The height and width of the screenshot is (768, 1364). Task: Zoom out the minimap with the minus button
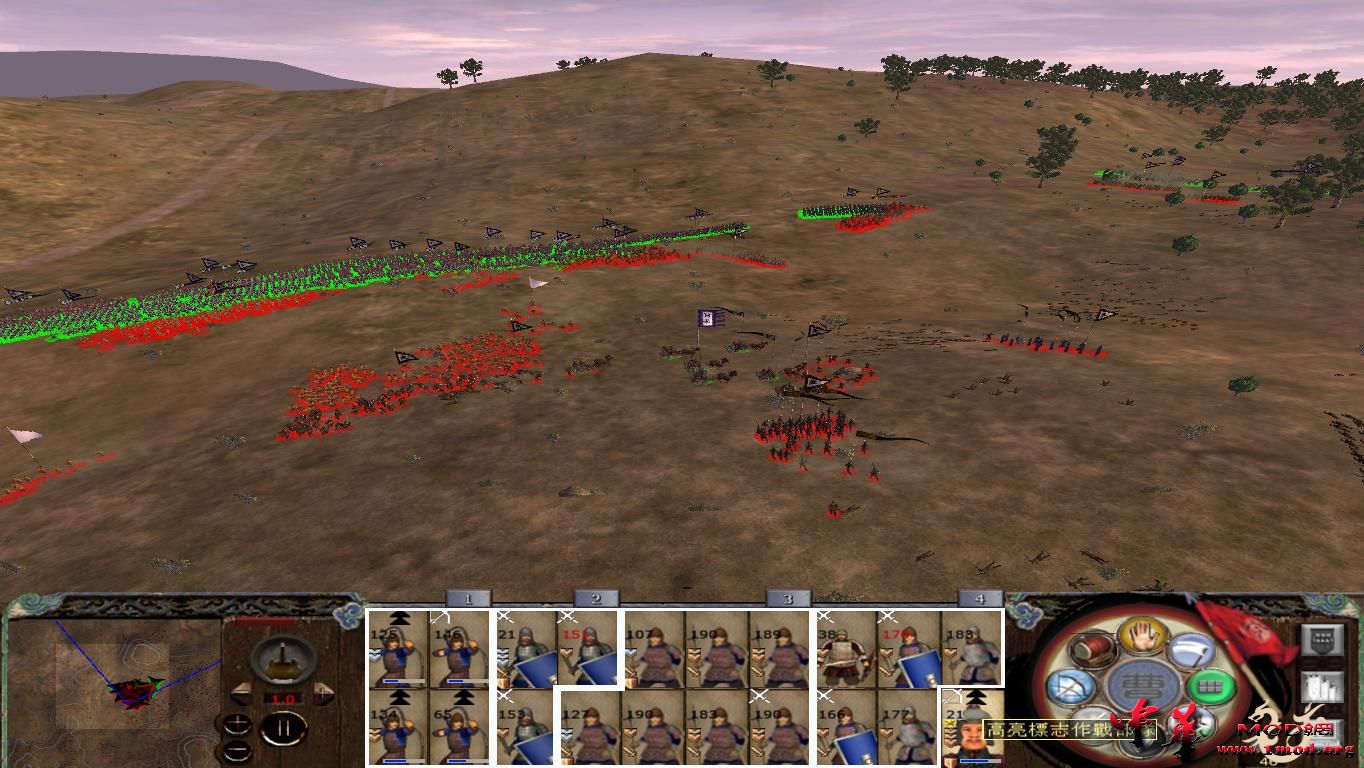tap(236, 750)
